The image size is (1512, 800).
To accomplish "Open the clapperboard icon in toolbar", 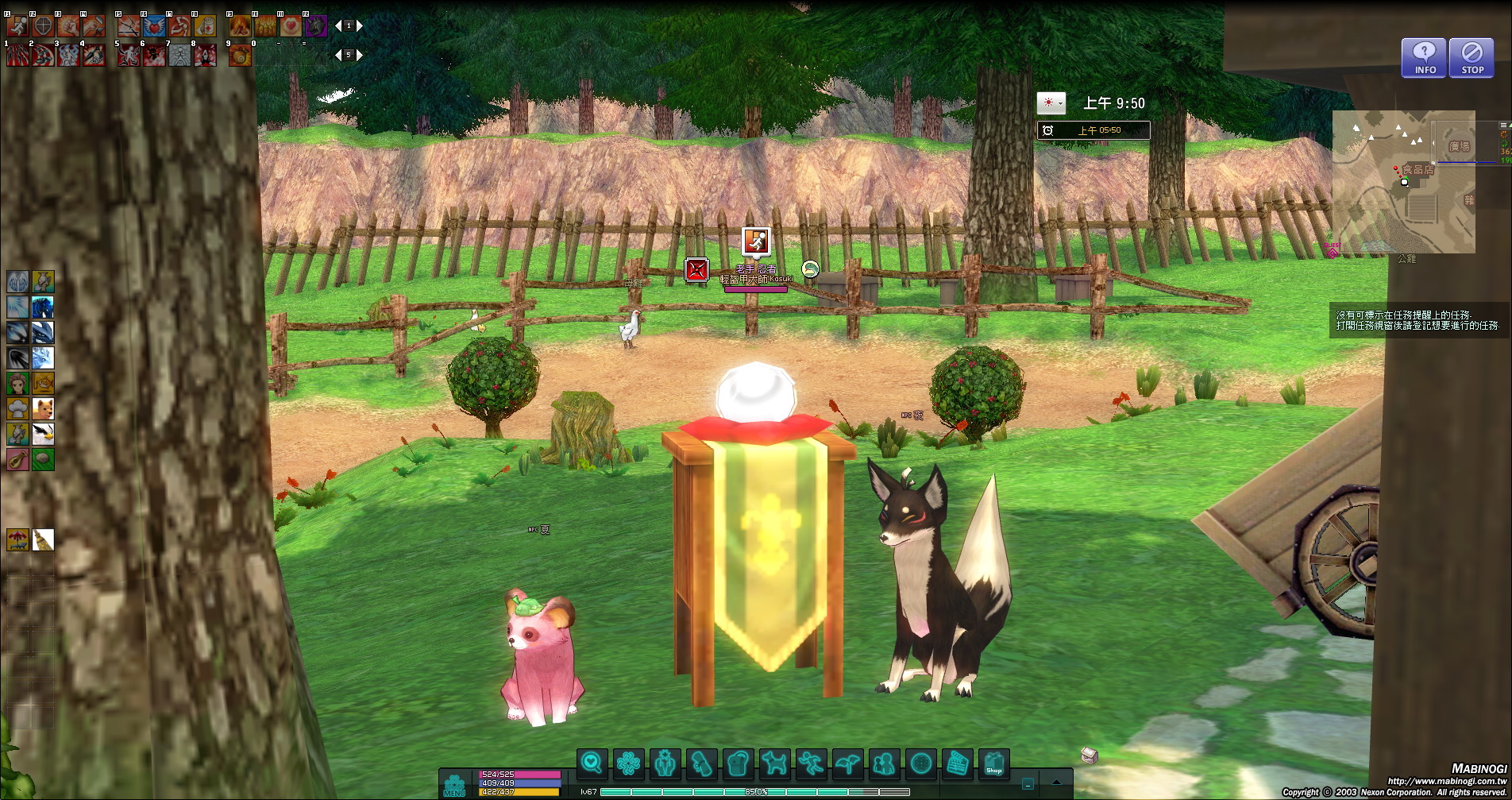I will coord(958,763).
